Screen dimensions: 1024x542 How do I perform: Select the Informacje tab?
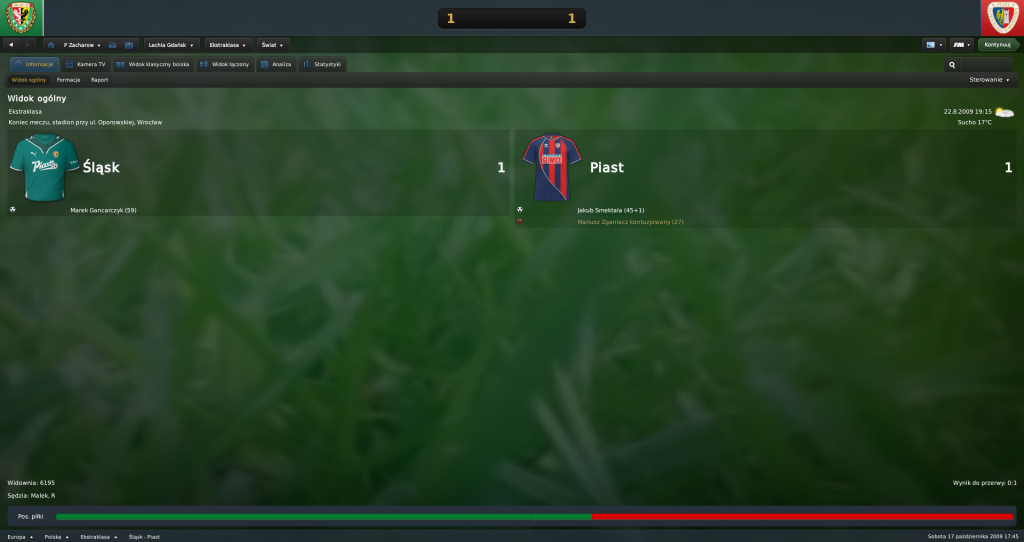tap(34, 64)
